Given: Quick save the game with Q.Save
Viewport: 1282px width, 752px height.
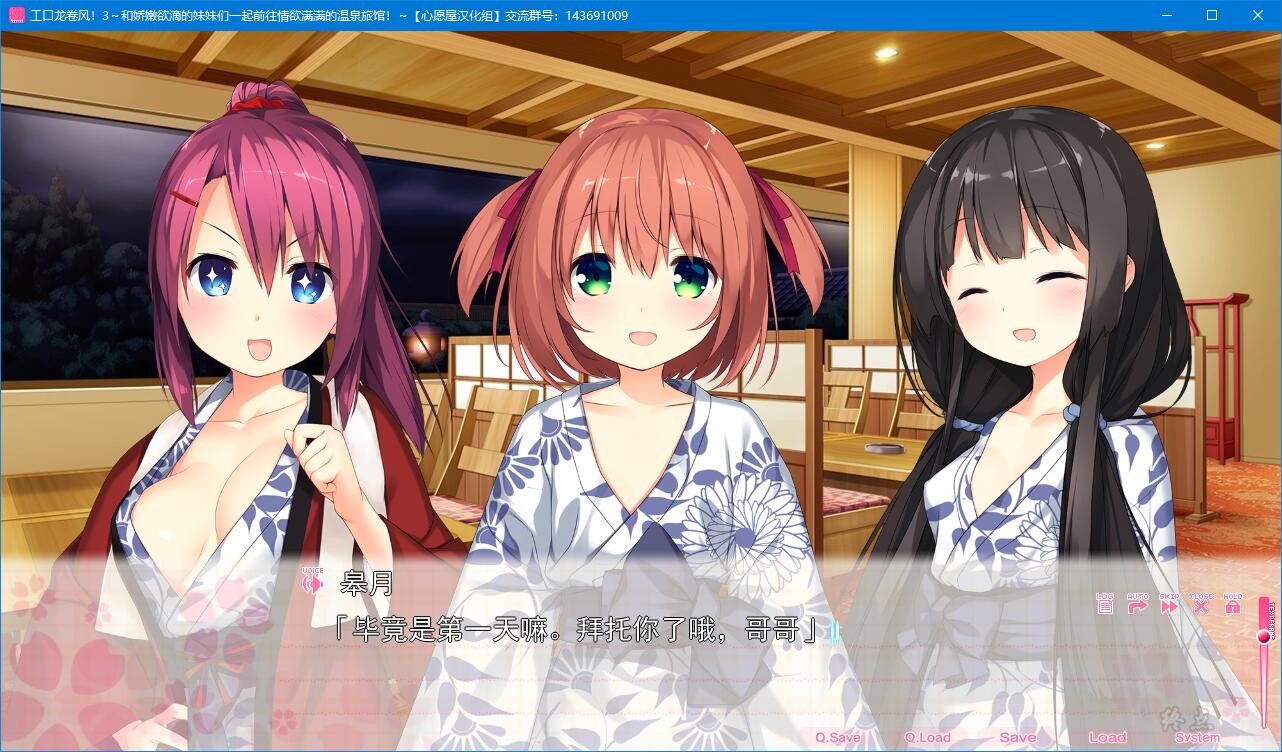Looking at the screenshot, I should coord(840,737).
